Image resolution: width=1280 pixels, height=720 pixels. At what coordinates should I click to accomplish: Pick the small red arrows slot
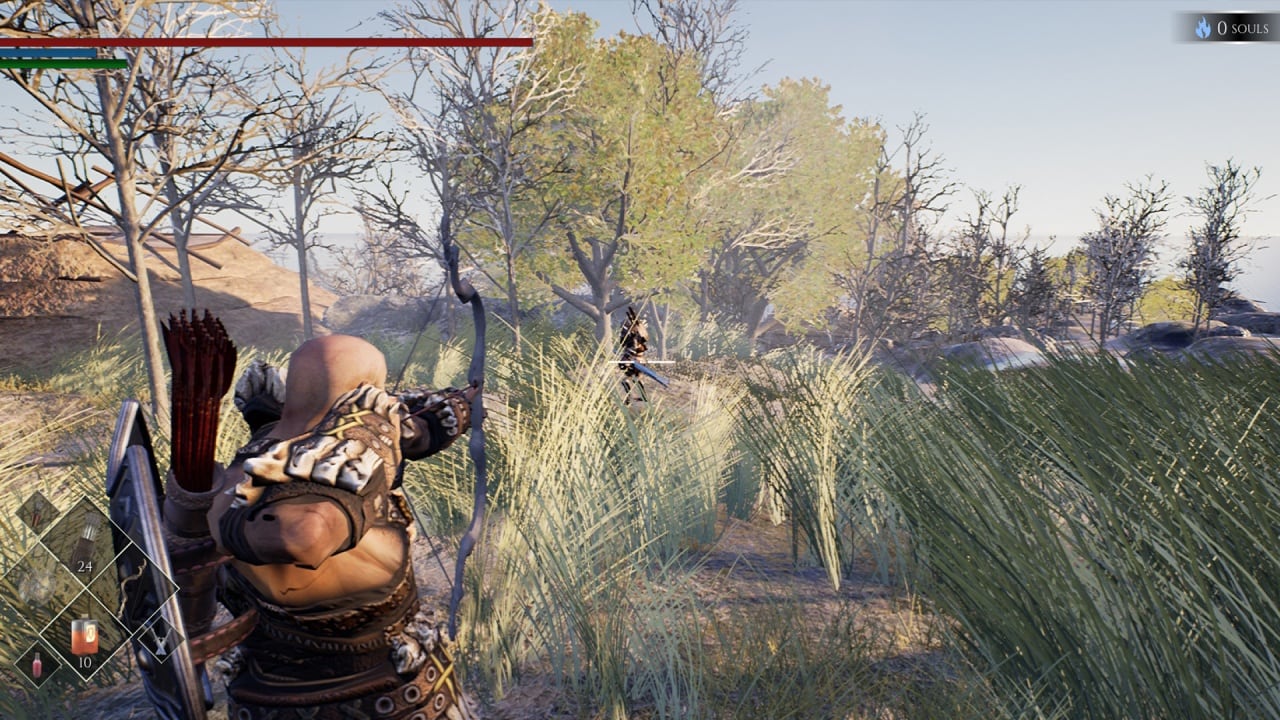[x=37, y=512]
